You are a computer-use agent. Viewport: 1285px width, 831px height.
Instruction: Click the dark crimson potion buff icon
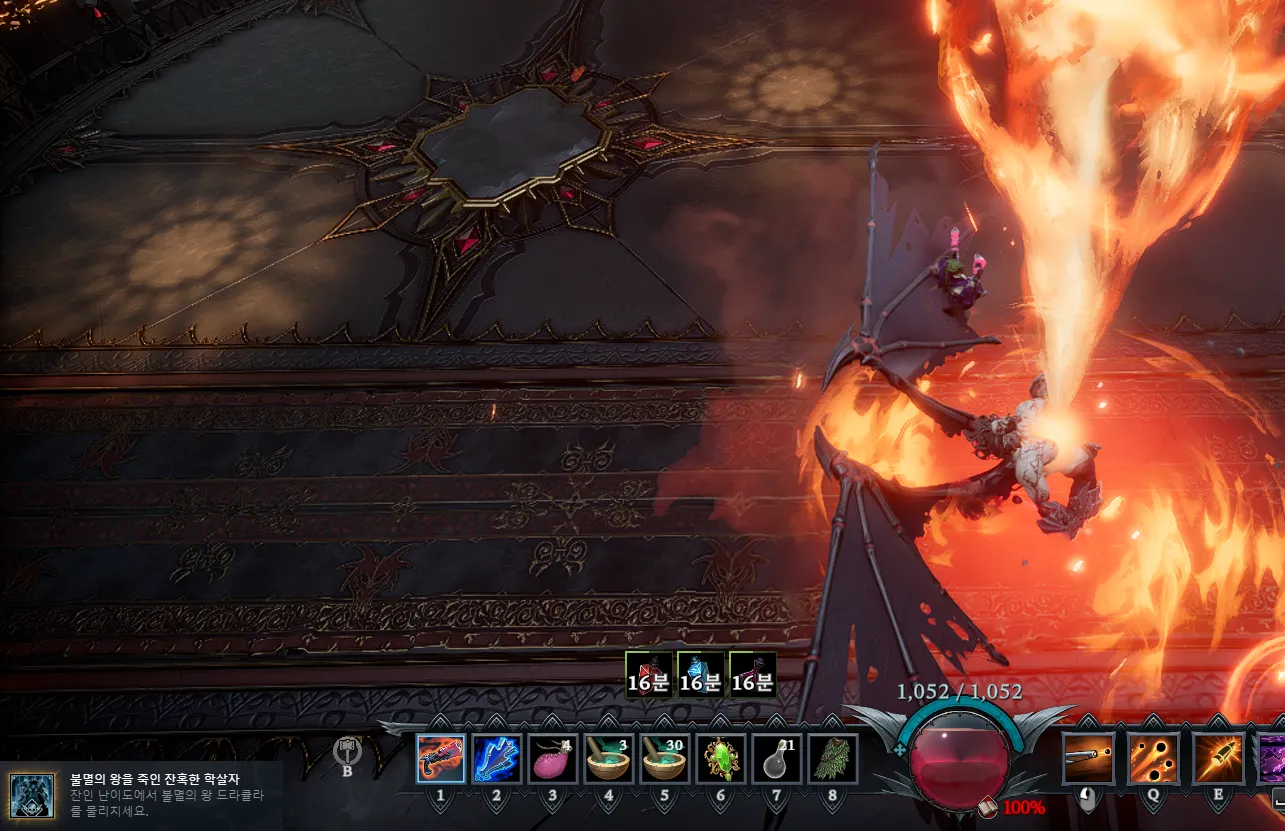[752, 674]
